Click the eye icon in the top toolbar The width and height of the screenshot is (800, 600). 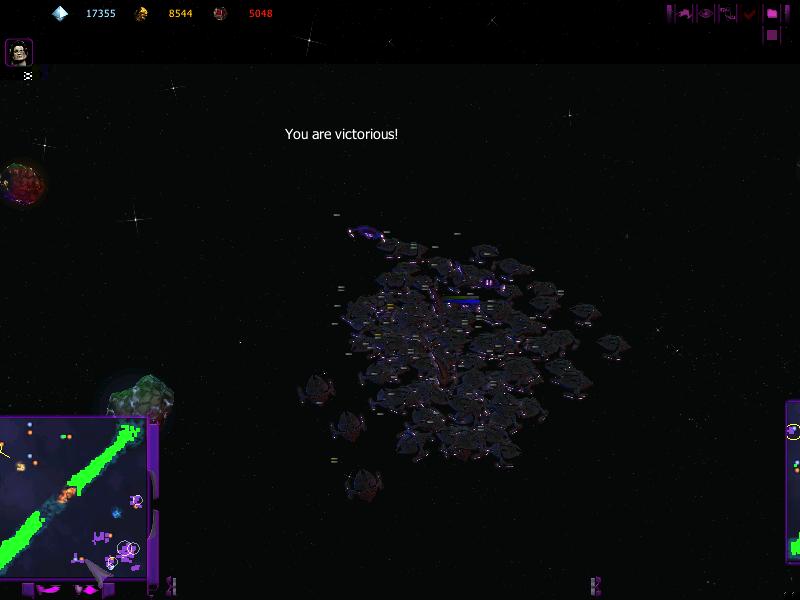tap(706, 14)
